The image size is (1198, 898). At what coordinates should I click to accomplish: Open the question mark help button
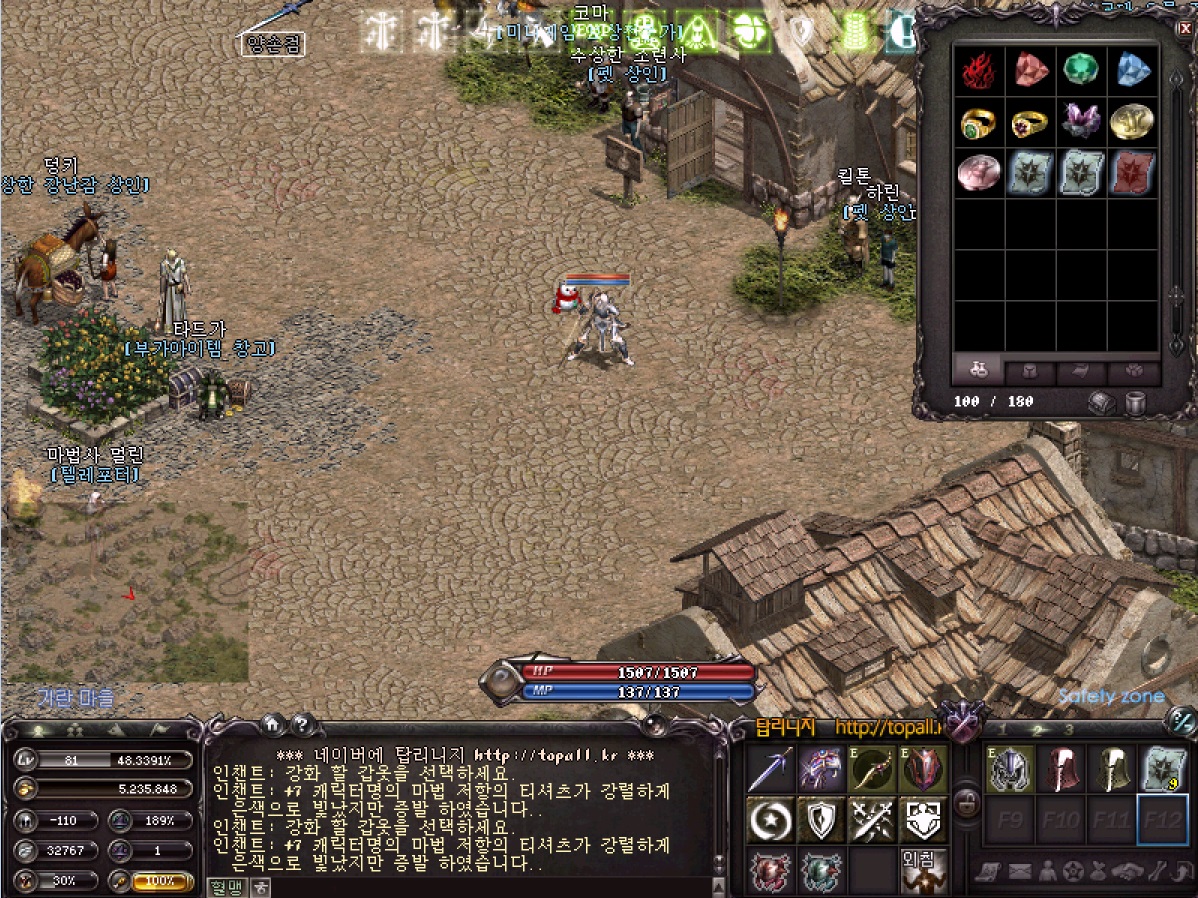303,724
